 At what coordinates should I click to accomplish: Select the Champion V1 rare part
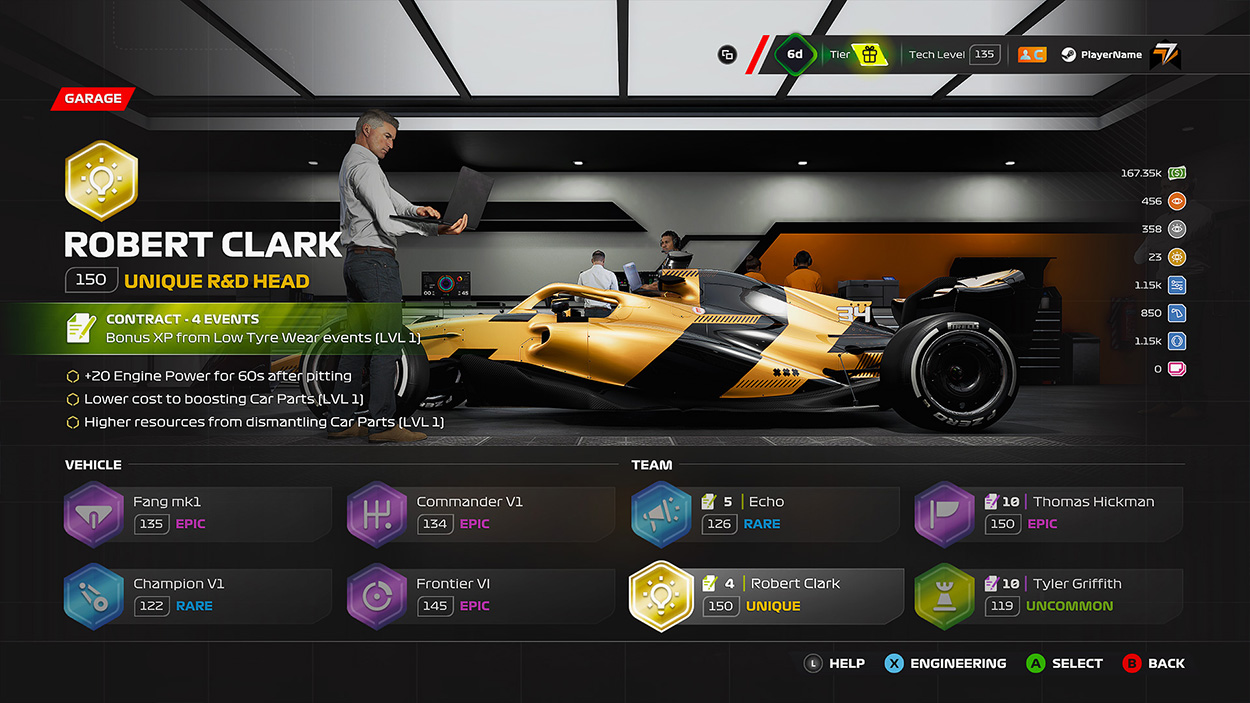pos(197,595)
